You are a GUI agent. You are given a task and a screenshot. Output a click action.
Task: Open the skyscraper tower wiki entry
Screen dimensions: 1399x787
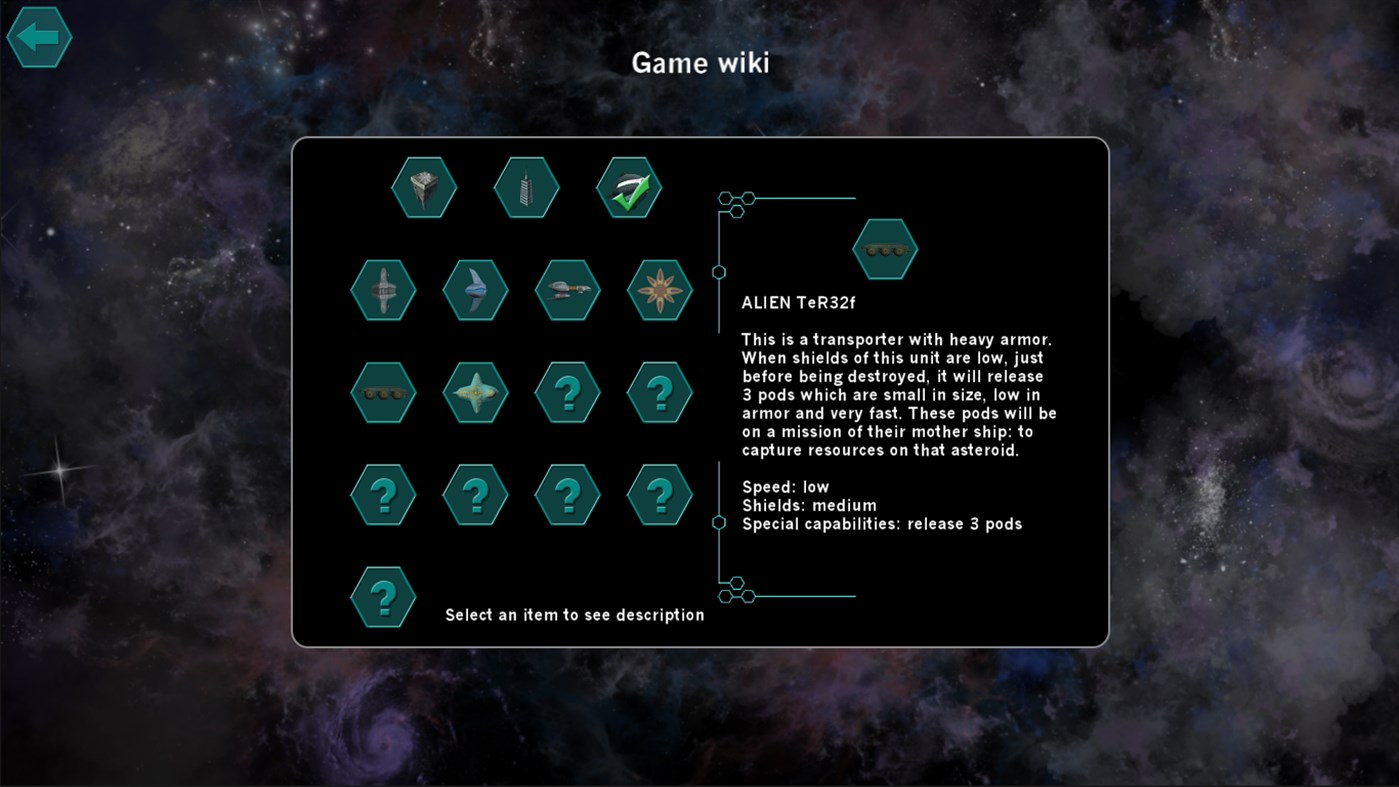[x=526, y=187]
